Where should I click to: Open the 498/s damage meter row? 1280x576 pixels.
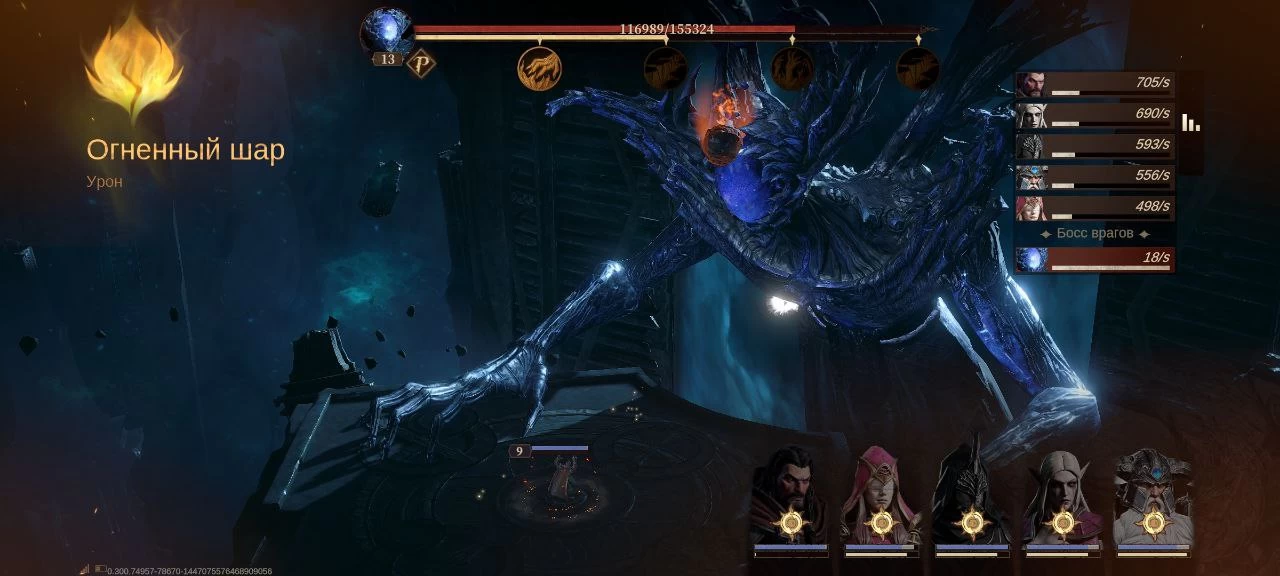1095,208
